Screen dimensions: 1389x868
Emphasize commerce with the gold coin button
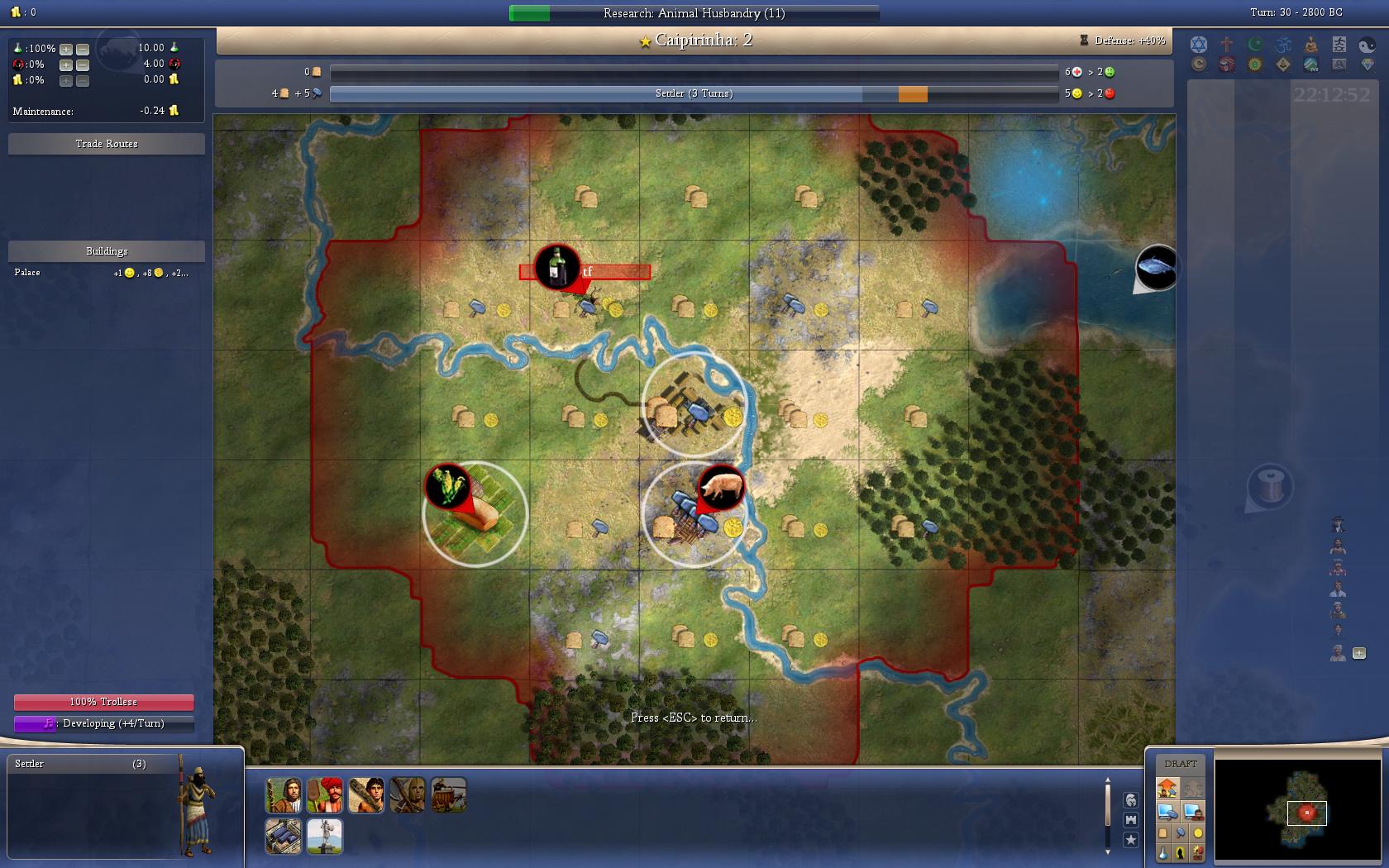1197,833
